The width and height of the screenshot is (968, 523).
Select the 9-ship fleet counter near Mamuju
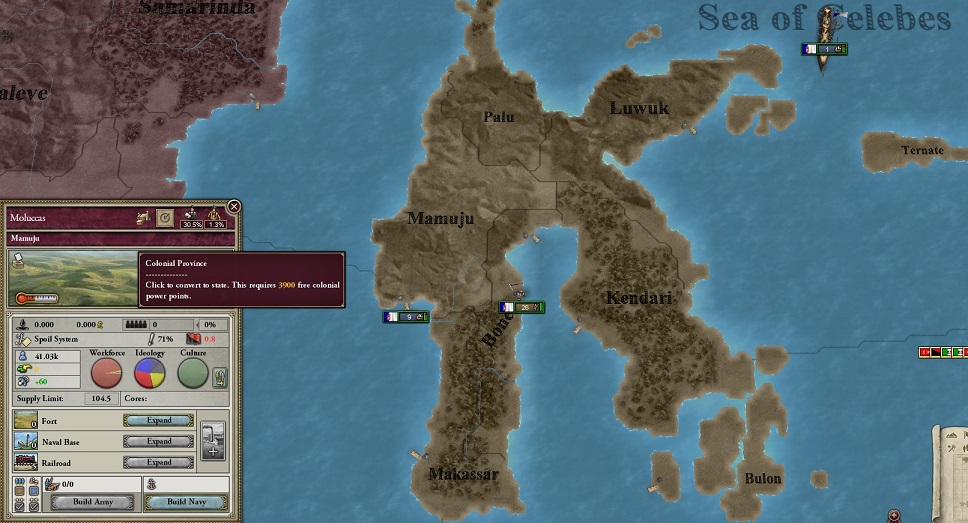click(x=405, y=317)
